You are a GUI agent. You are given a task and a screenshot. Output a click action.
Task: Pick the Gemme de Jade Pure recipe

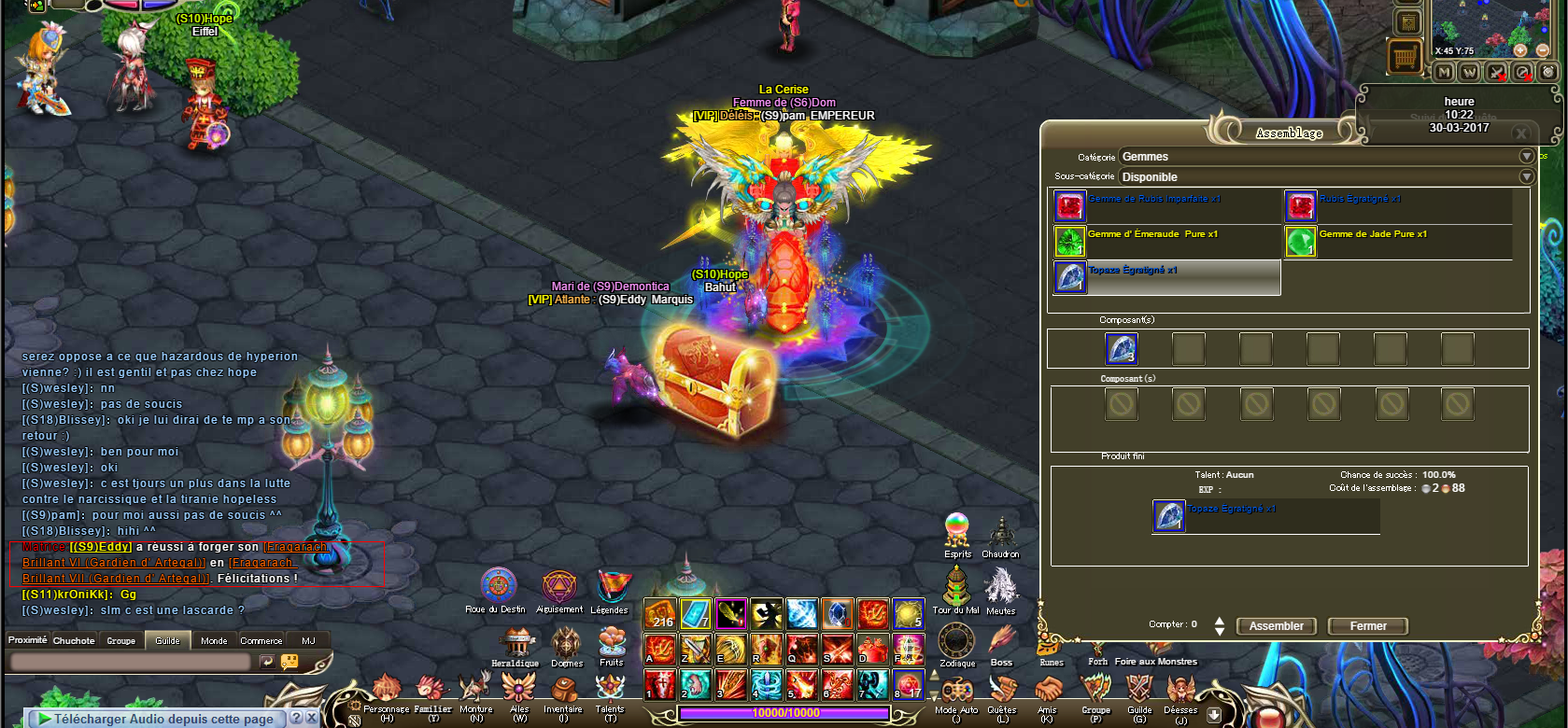coord(1373,234)
